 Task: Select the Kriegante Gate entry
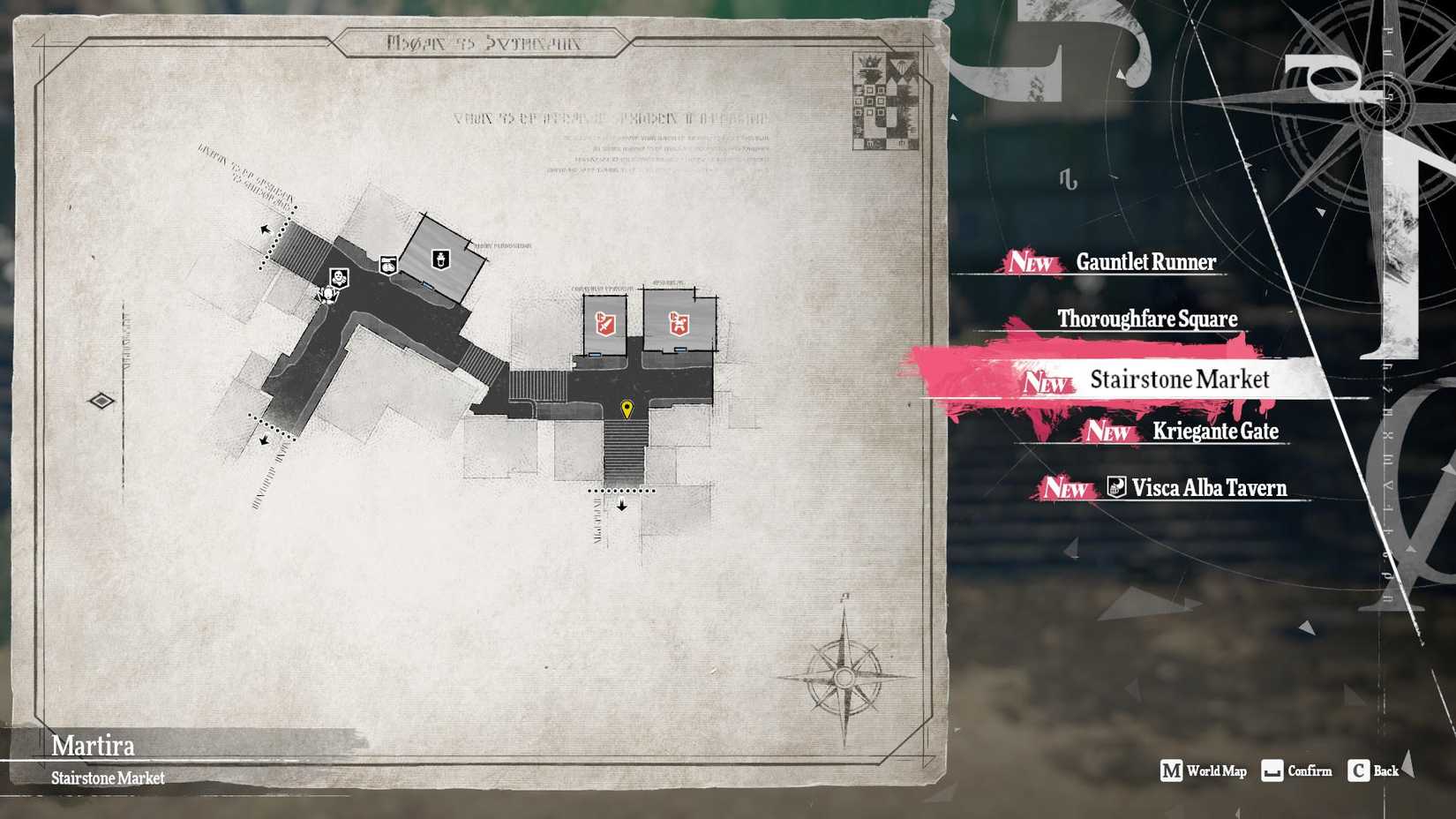pyautogui.click(x=1216, y=432)
